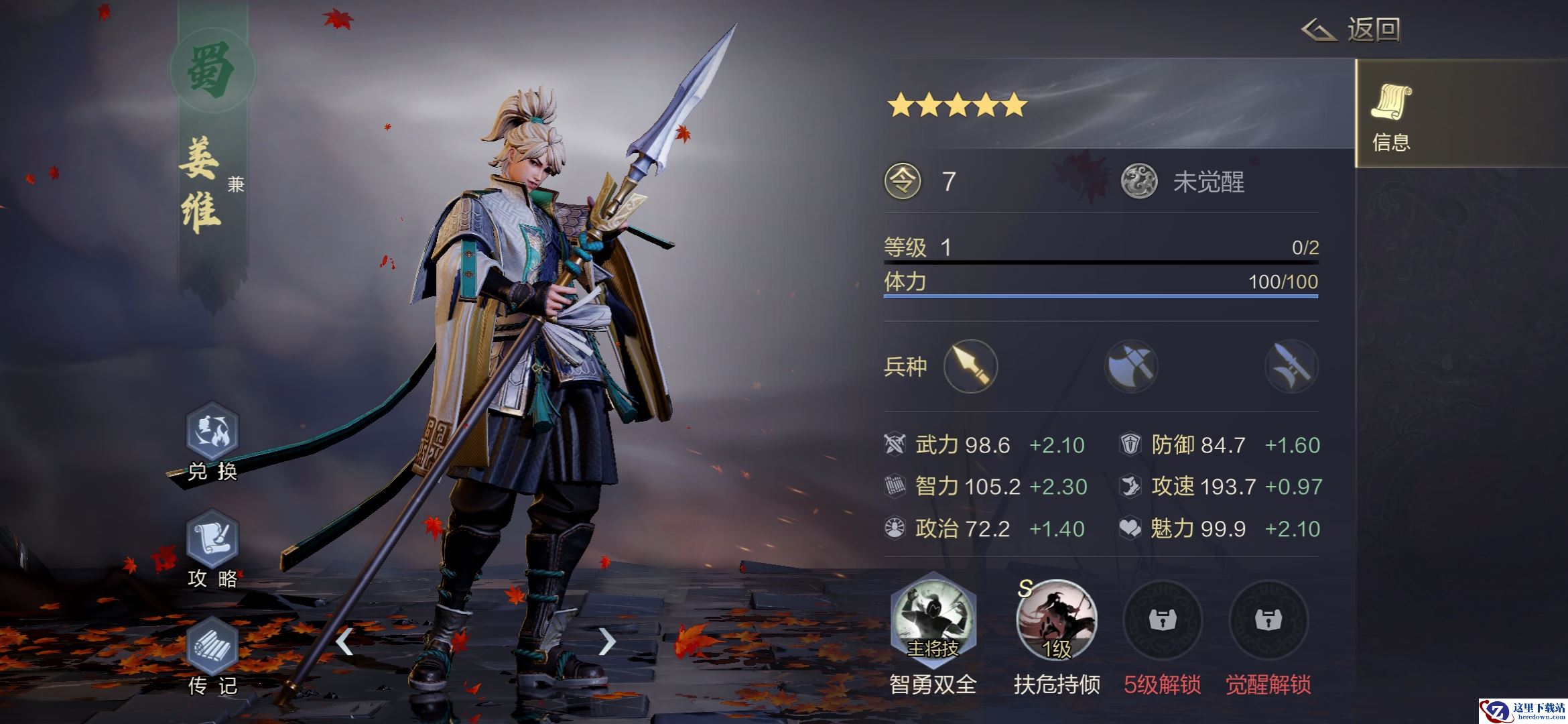Click the 未觉醒 awakening status icon
This screenshot has height=724, width=1568.
[x=1139, y=182]
